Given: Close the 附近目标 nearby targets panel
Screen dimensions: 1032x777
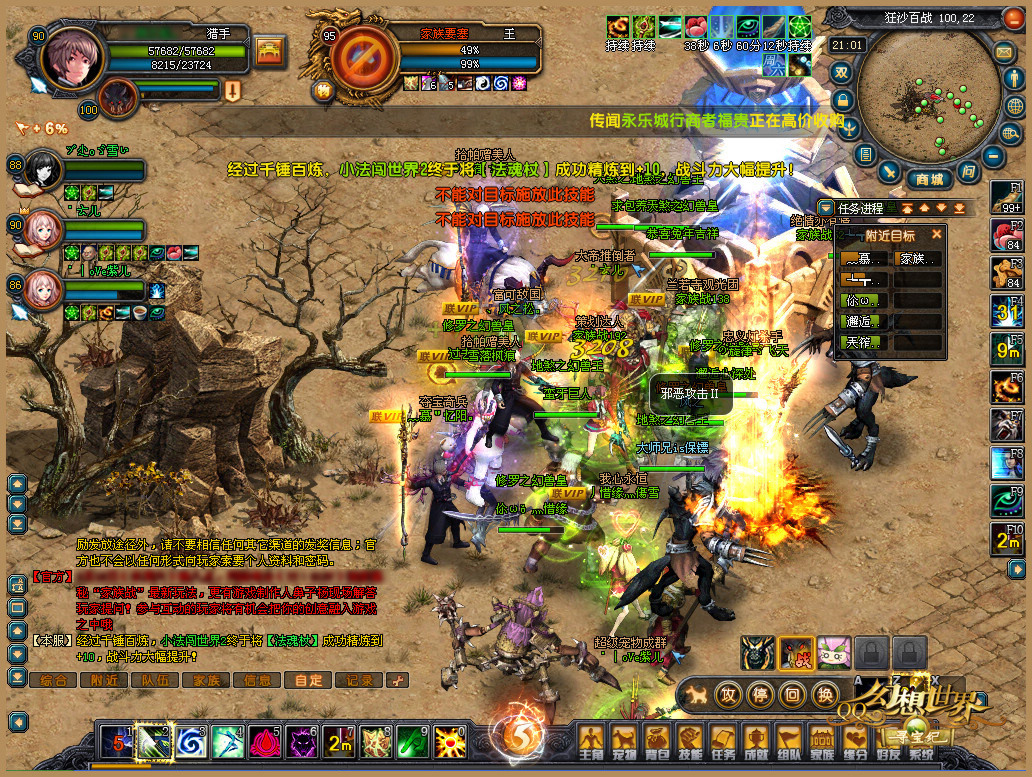Looking at the screenshot, I should tap(937, 235).
